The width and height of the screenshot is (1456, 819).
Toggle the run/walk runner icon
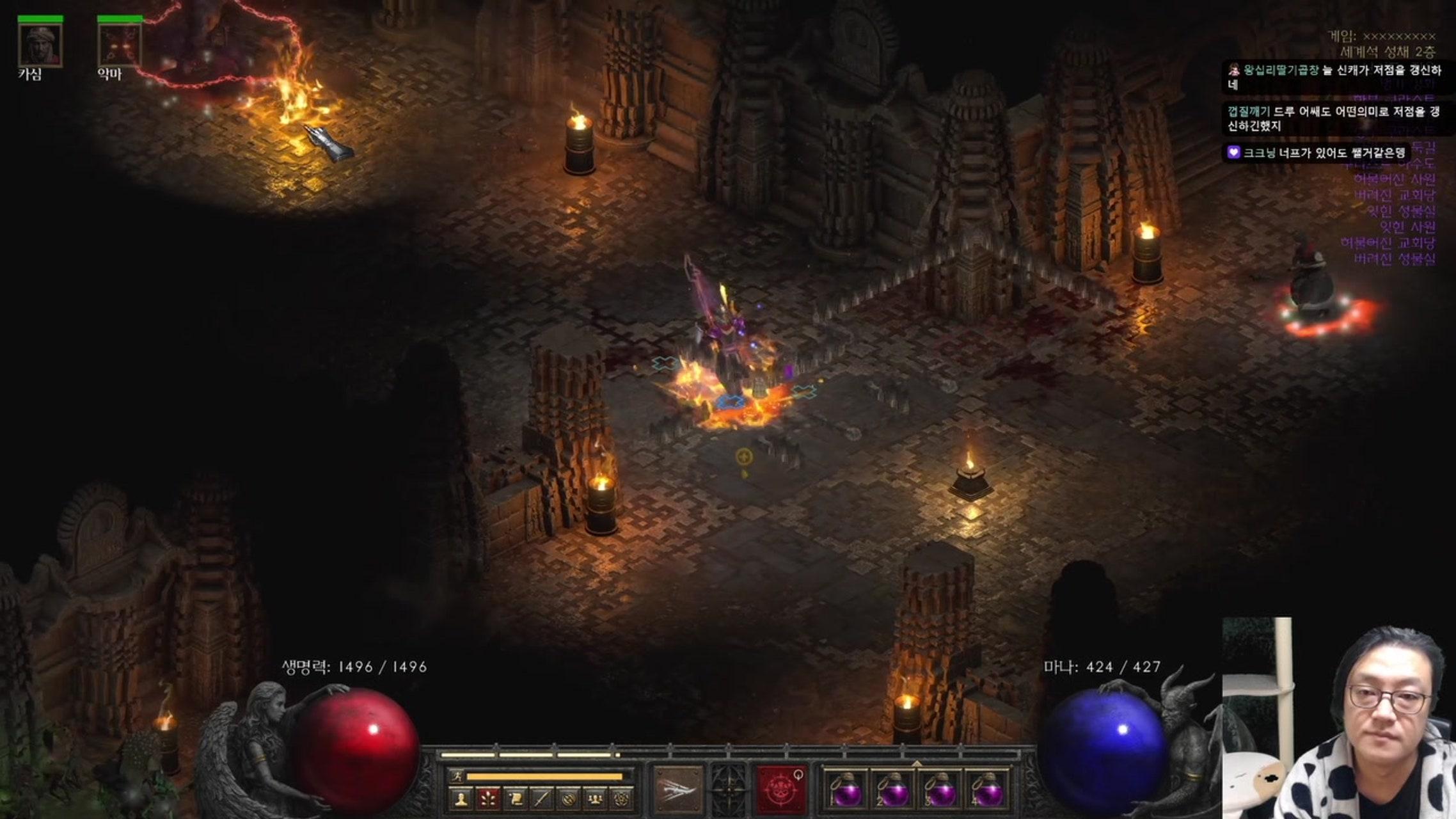click(x=457, y=777)
